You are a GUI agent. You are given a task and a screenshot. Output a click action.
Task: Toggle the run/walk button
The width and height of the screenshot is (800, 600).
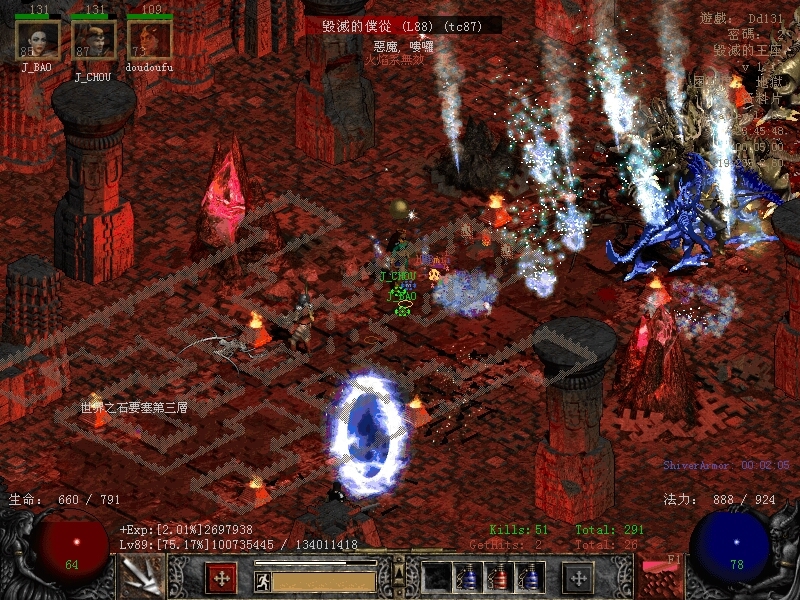[263, 581]
